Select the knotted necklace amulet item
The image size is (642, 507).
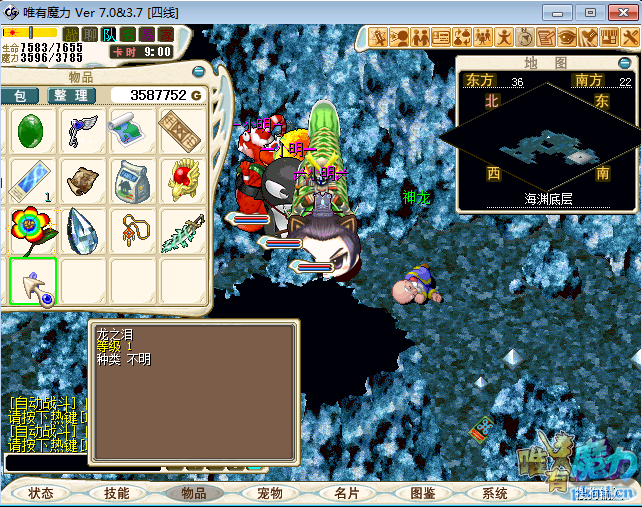point(133,232)
